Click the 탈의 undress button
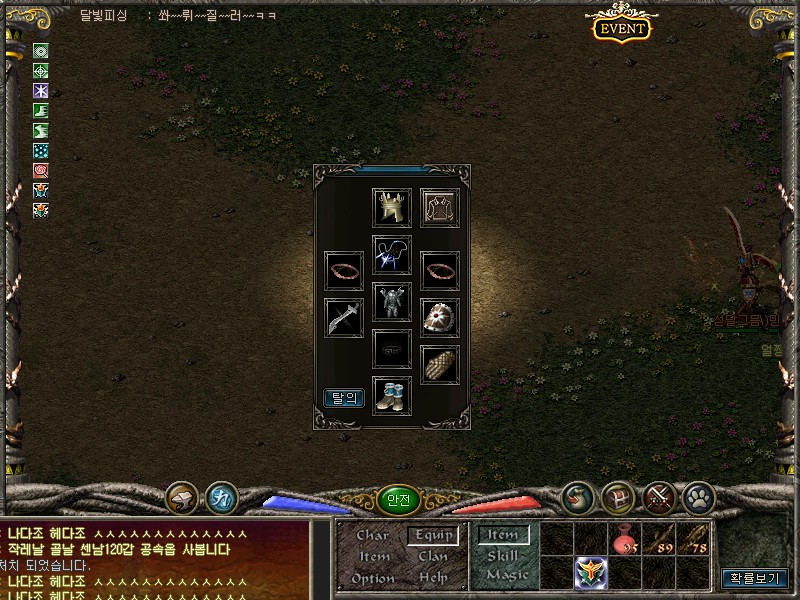This screenshot has height=600, width=800. click(x=344, y=398)
